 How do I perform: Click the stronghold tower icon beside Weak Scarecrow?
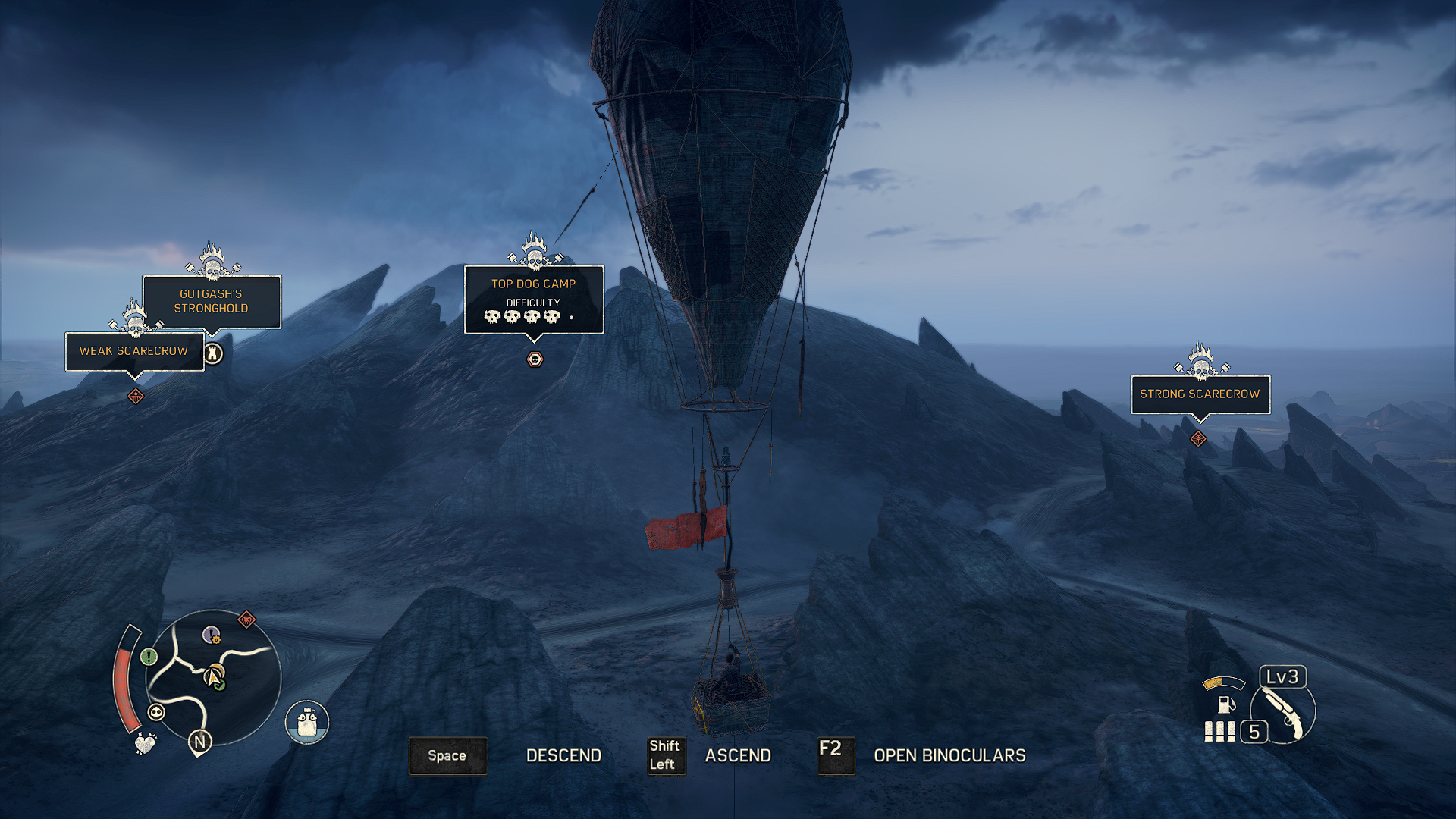(213, 353)
